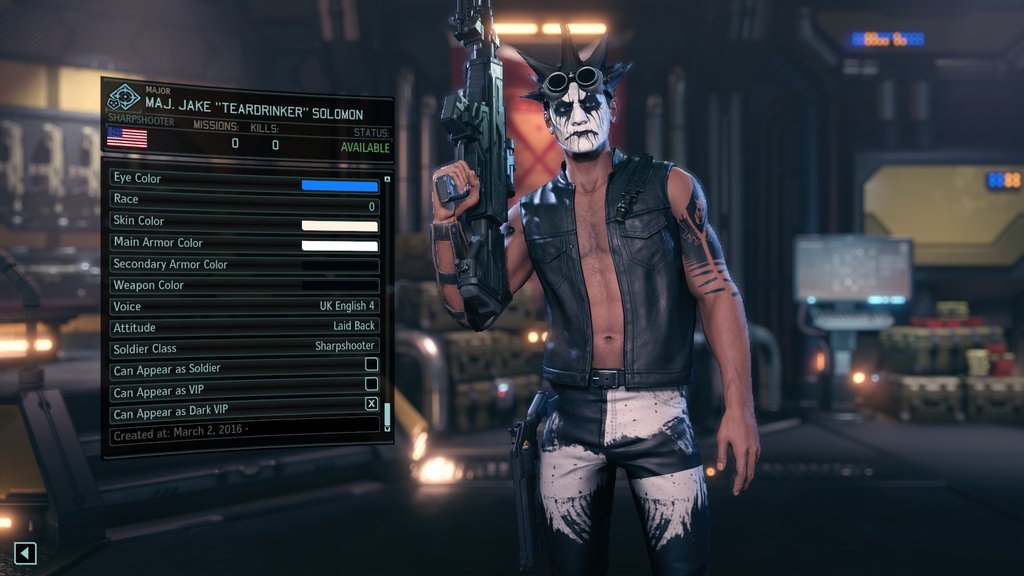This screenshot has height=576, width=1024.
Task: Change Soldier Class from Sharpshooter
Action: (245, 347)
